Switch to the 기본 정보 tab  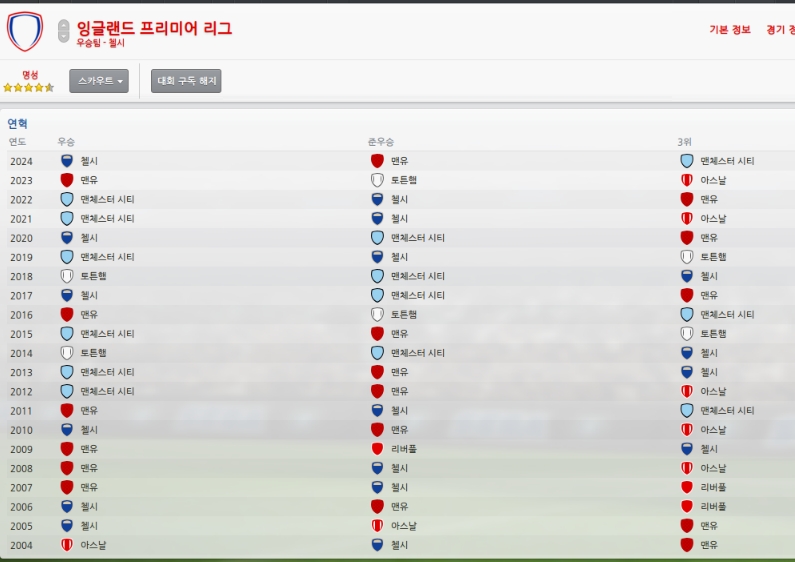click(x=729, y=30)
